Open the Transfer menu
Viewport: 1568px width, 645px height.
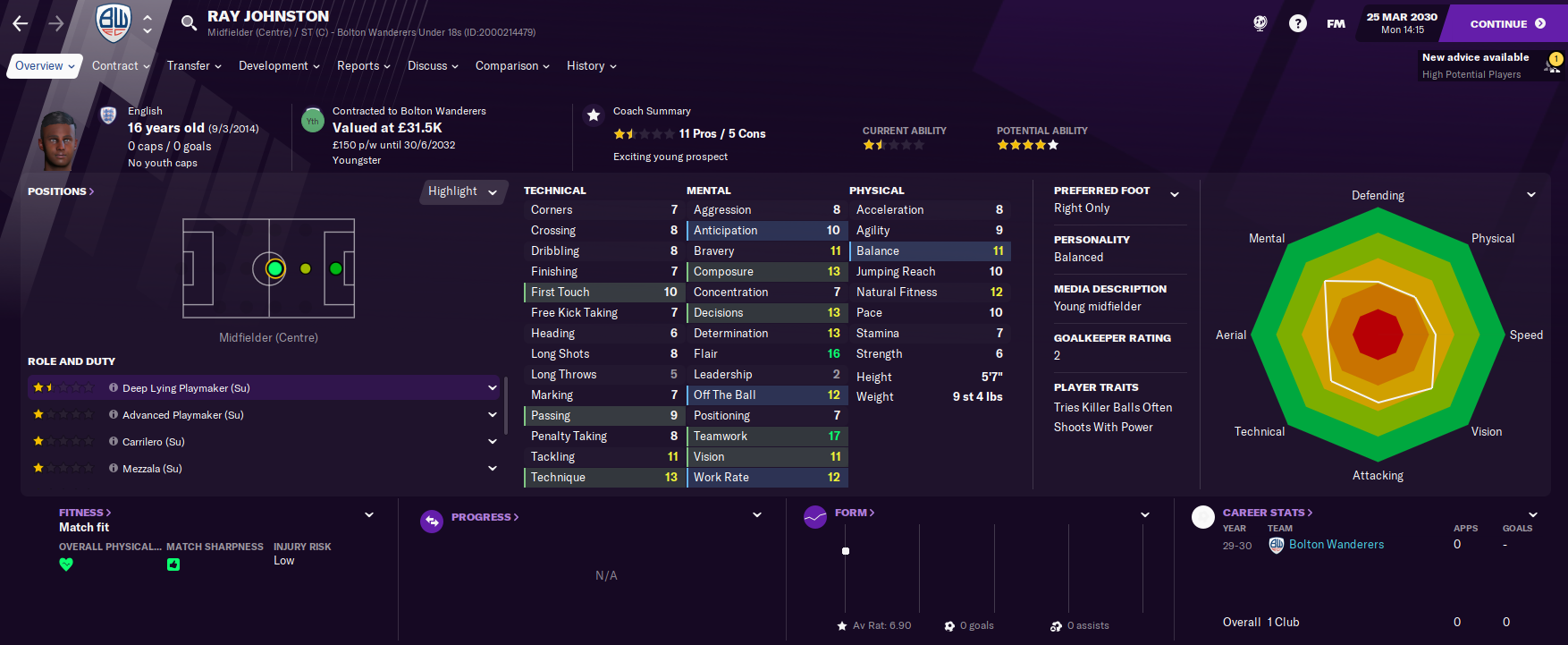[x=194, y=66]
